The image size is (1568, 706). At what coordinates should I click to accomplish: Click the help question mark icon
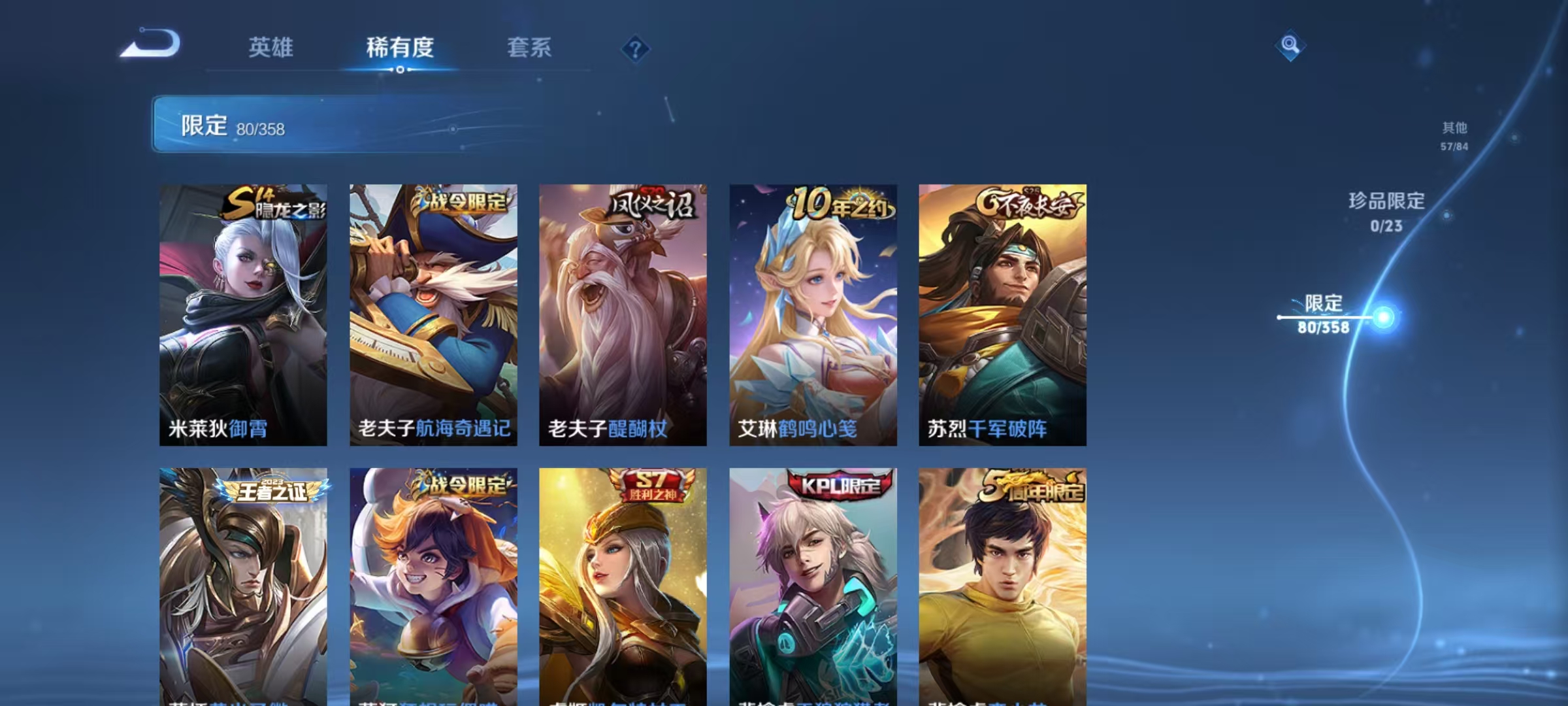click(635, 49)
